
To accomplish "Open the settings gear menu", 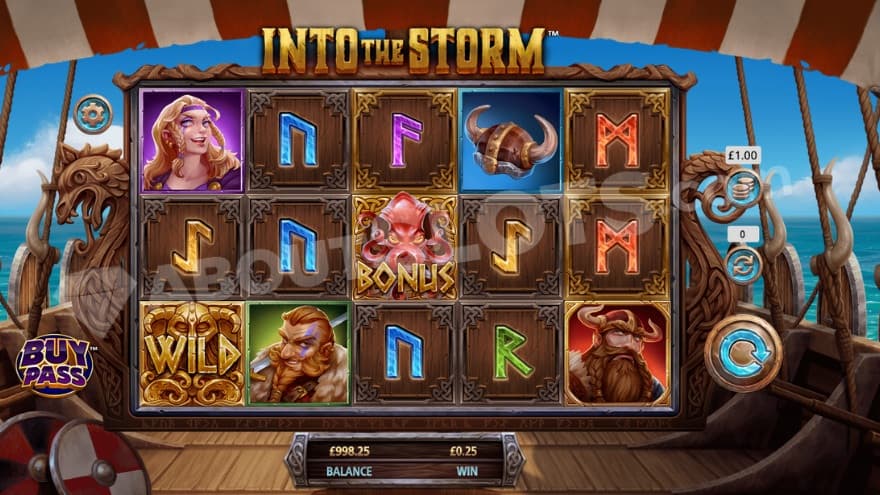I will click(x=93, y=113).
